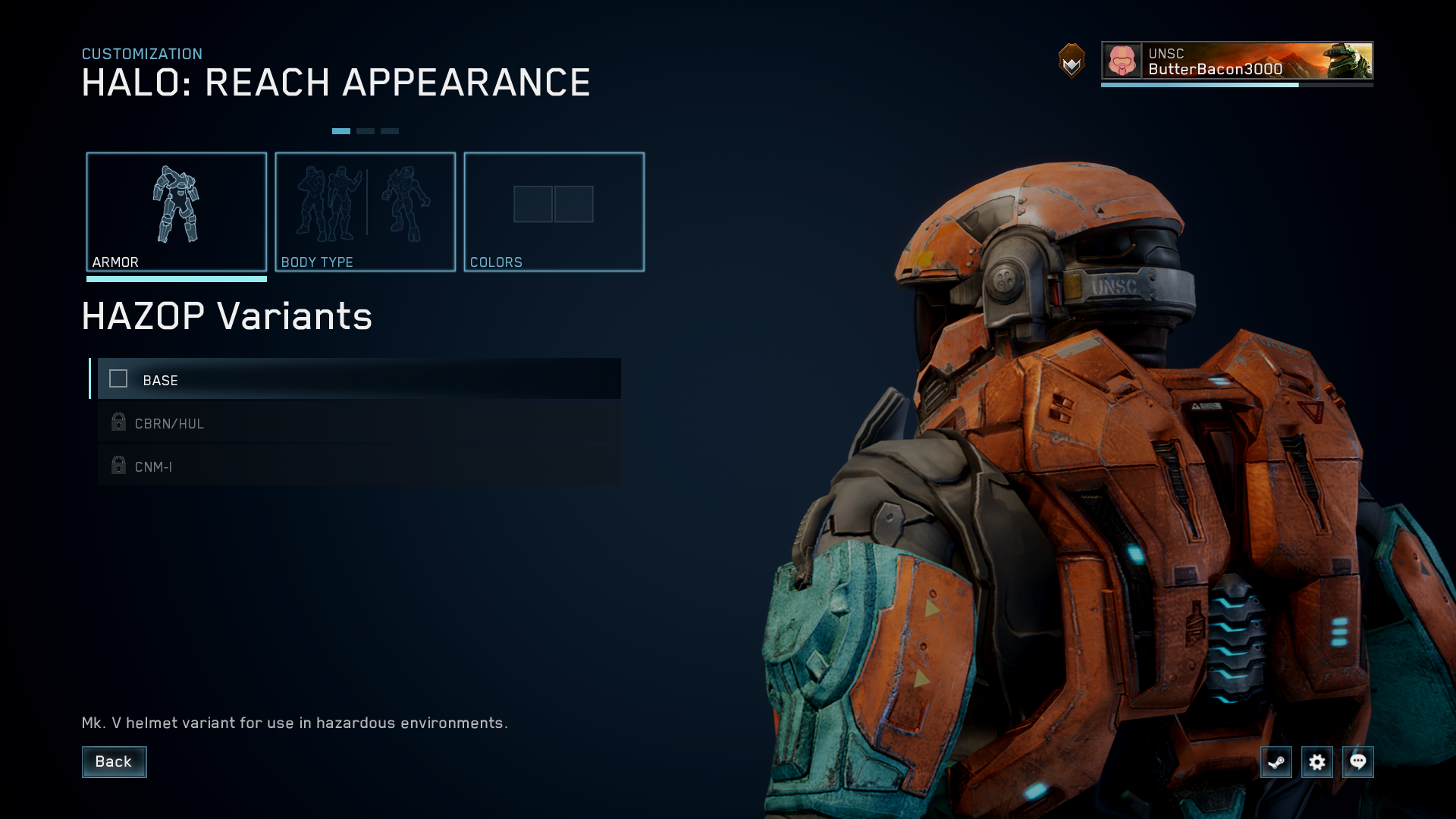Select the third page indicator dash
This screenshot has width=1456, height=819.
391,130
